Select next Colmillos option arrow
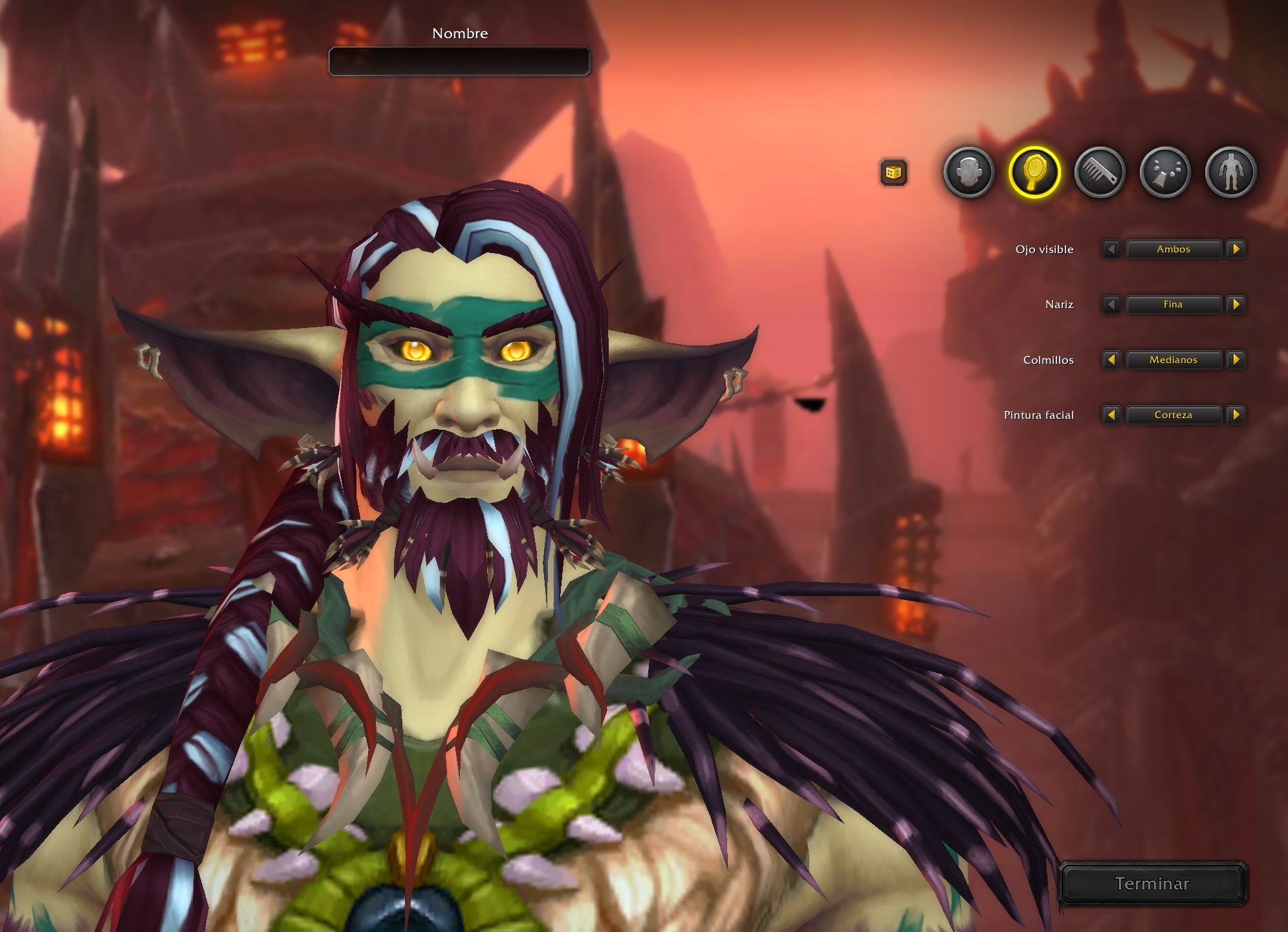 pyautogui.click(x=1236, y=360)
